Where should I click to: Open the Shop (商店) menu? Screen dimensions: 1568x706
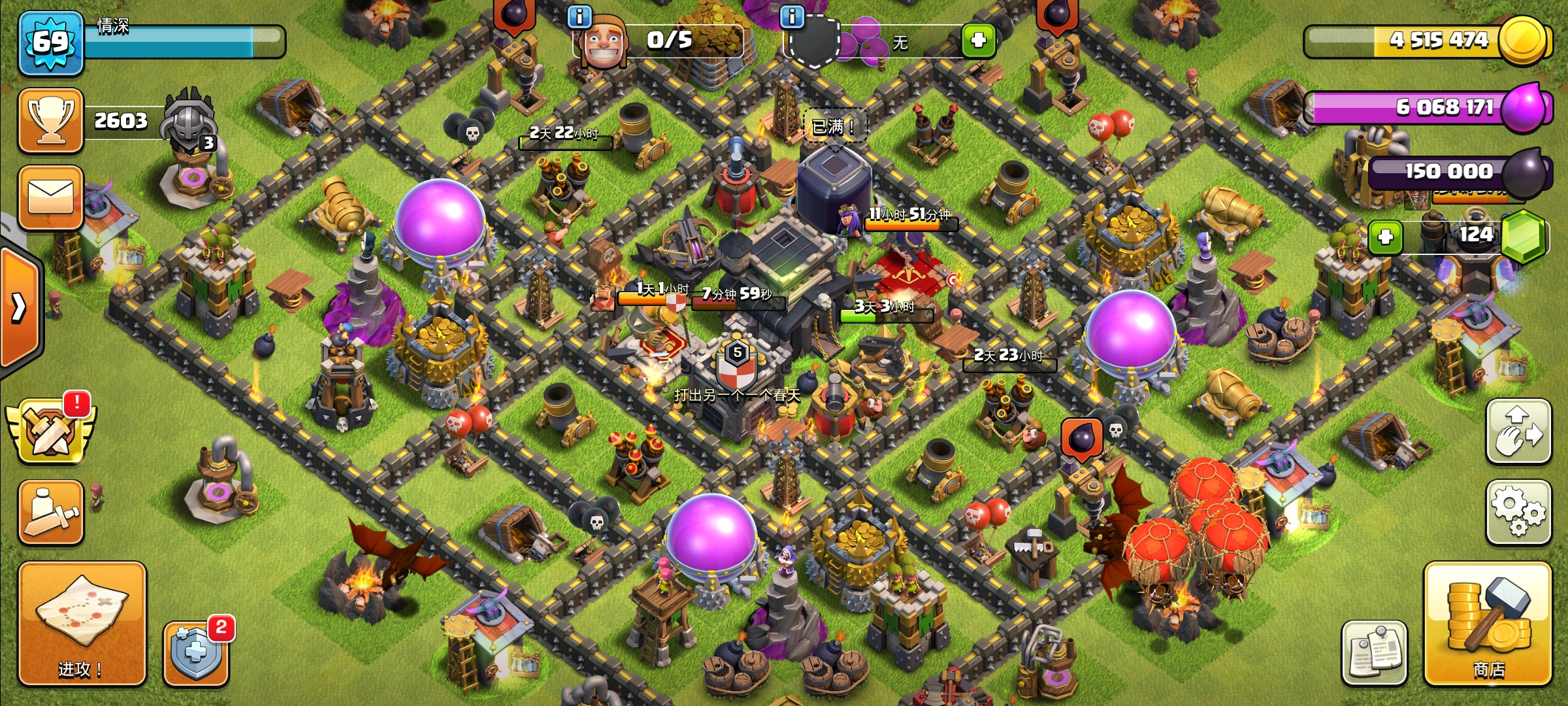1488,623
